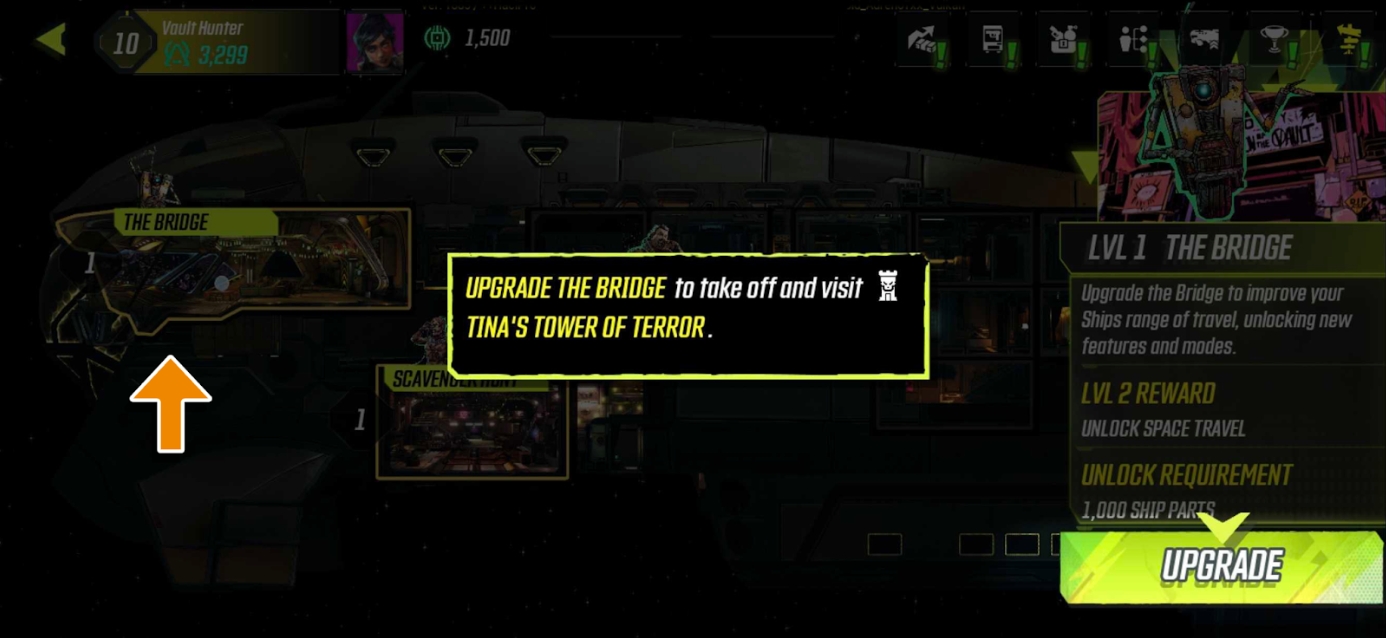Screen dimensions: 1386x638
Task: Open the gun vending machine icon
Action: (995, 41)
